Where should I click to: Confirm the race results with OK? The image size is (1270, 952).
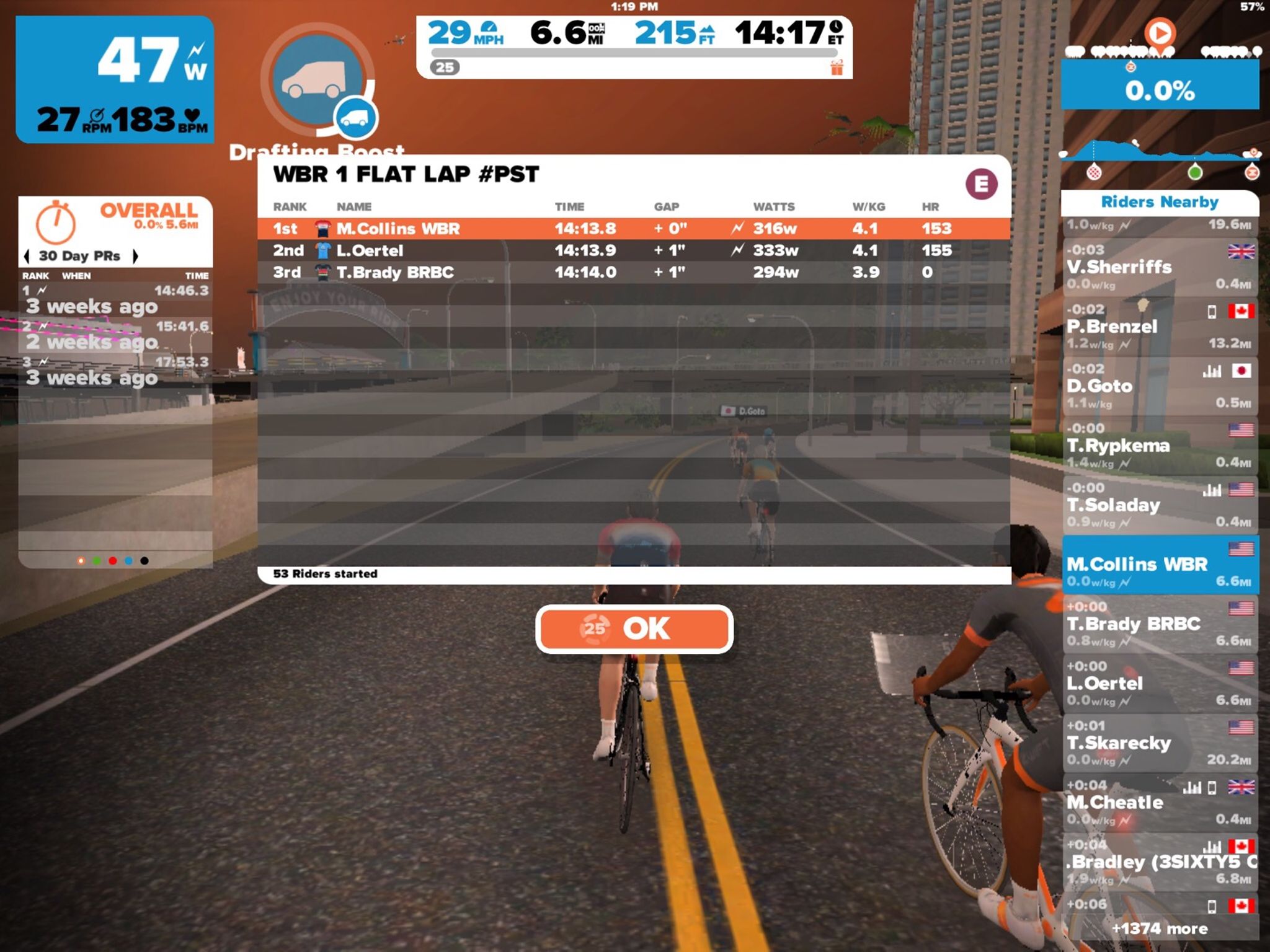tap(634, 629)
